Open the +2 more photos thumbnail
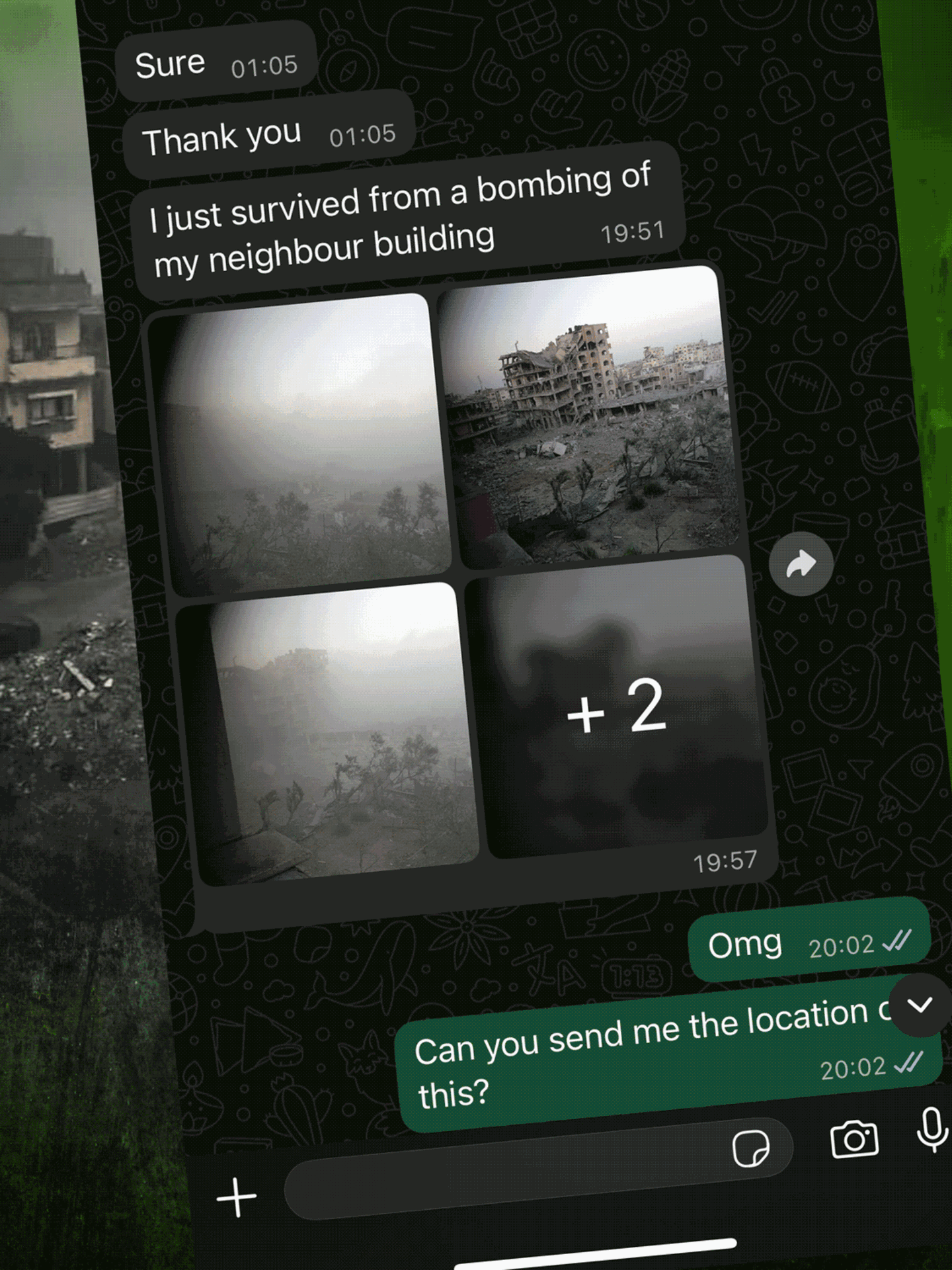This screenshot has width=952, height=1270. 617,706
